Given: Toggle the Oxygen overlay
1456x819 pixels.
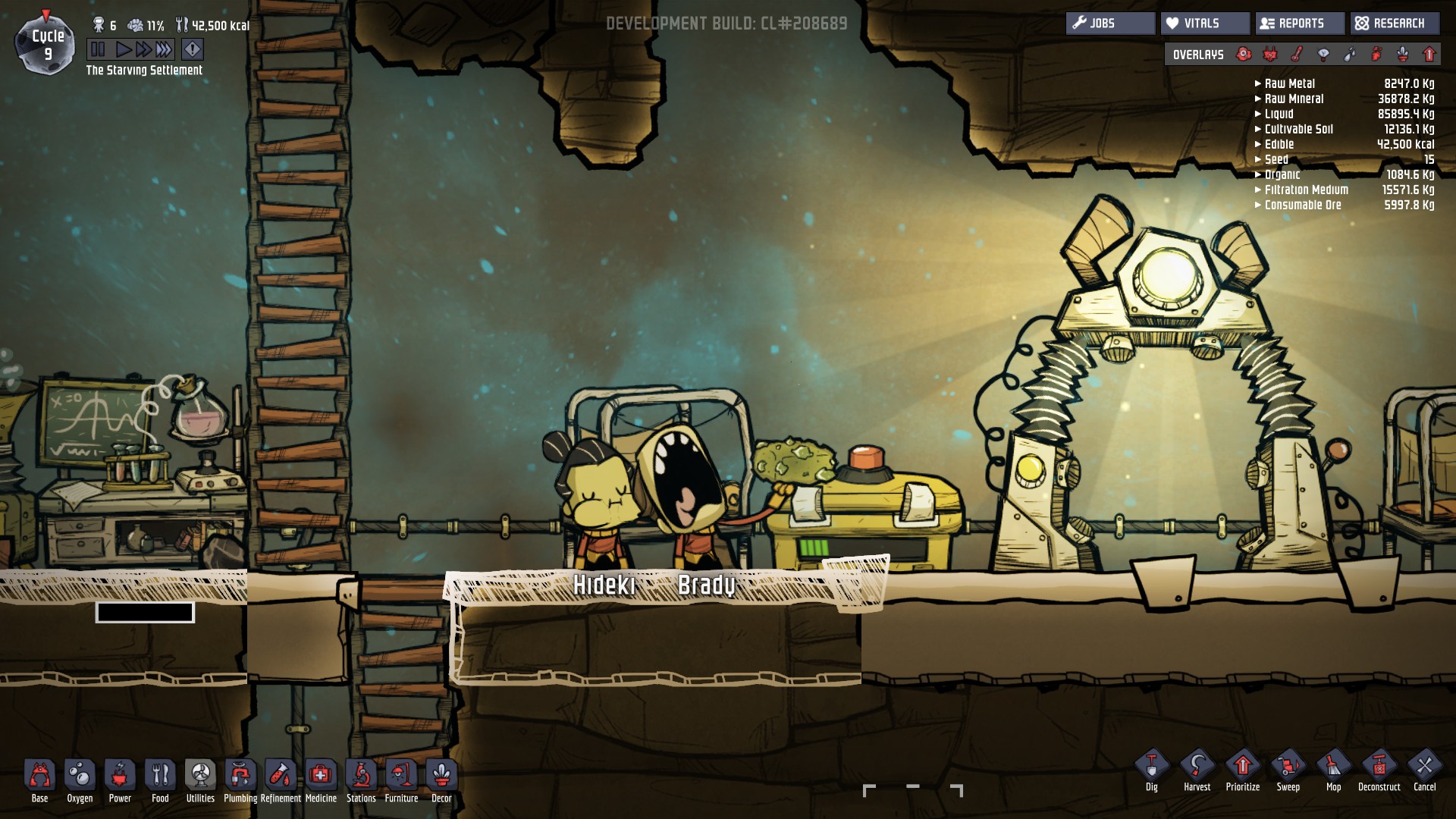Looking at the screenshot, I should pyautogui.click(x=1243, y=54).
